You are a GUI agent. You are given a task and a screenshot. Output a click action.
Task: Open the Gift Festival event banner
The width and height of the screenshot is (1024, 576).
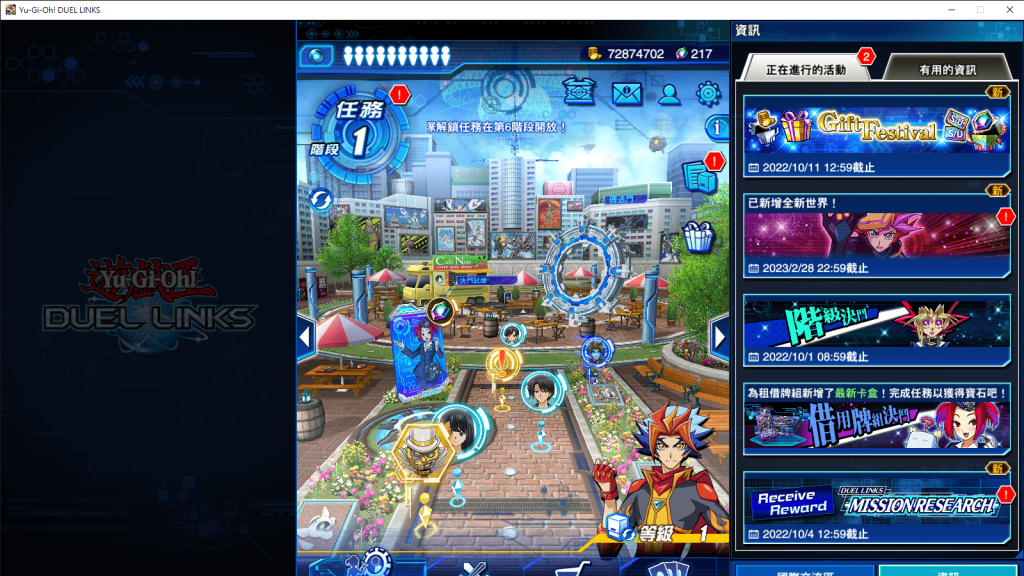876,128
